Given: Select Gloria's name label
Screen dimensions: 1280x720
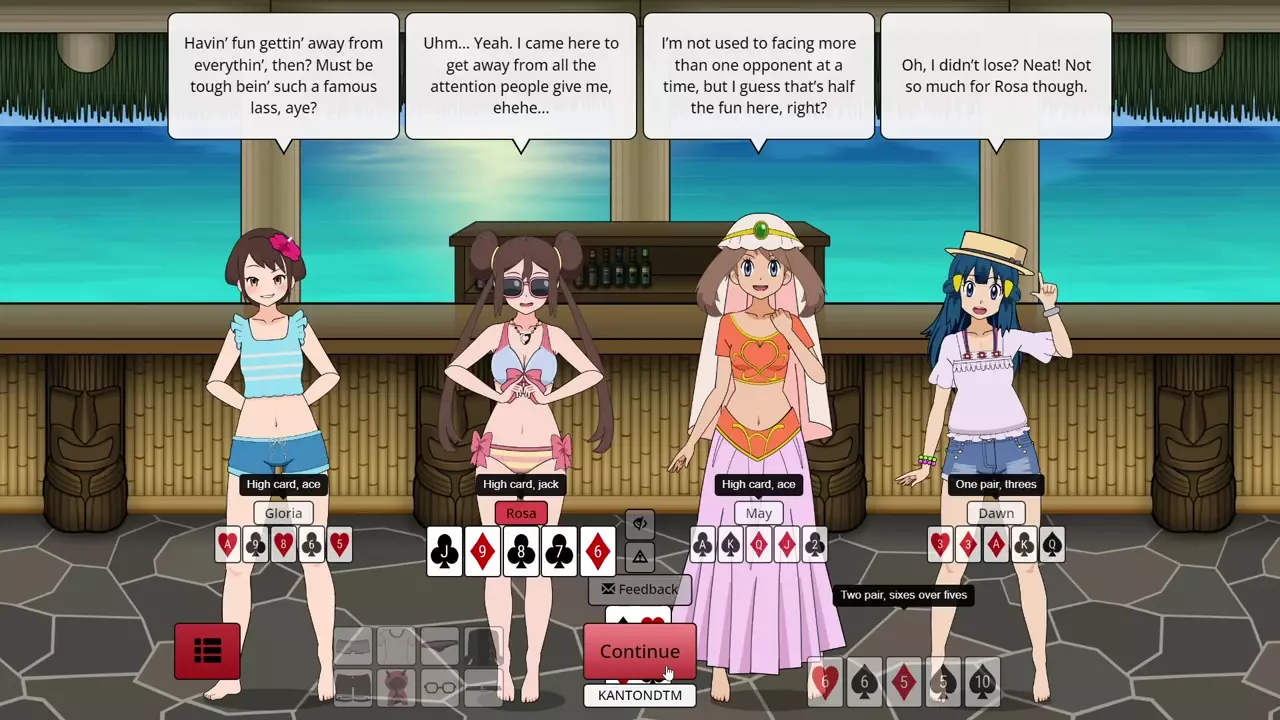Looking at the screenshot, I should [x=283, y=513].
